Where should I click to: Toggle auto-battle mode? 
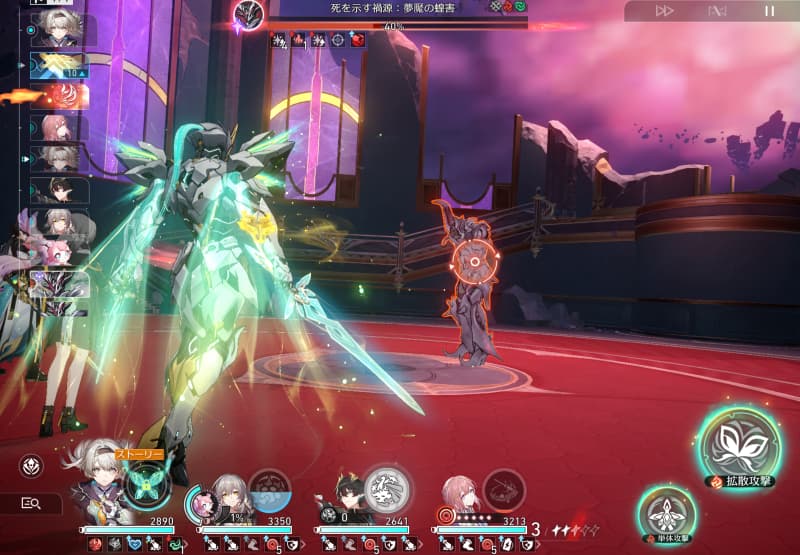pyautogui.click(x=716, y=11)
